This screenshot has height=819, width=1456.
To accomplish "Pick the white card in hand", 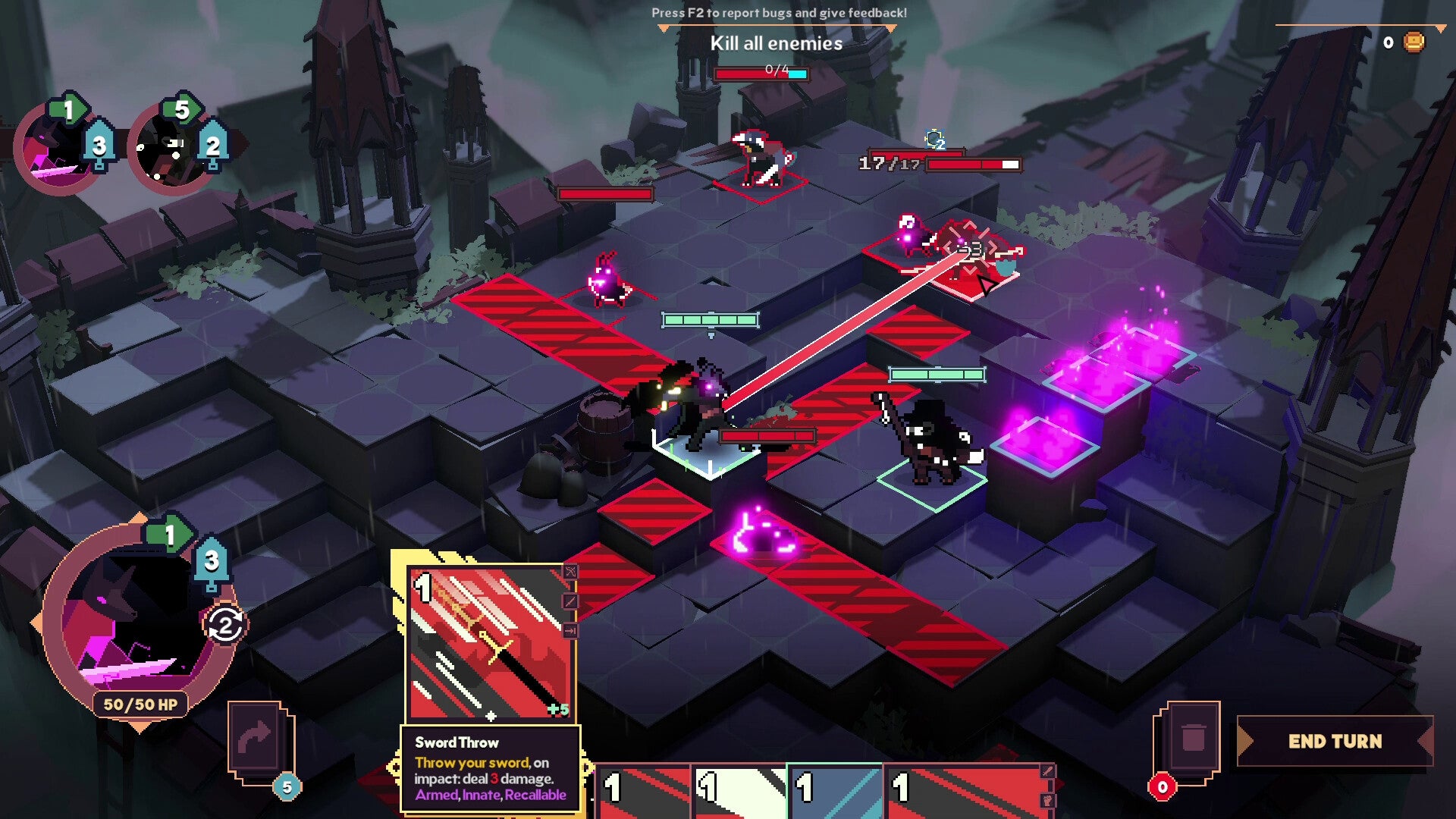I will click(x=739, y=792).
